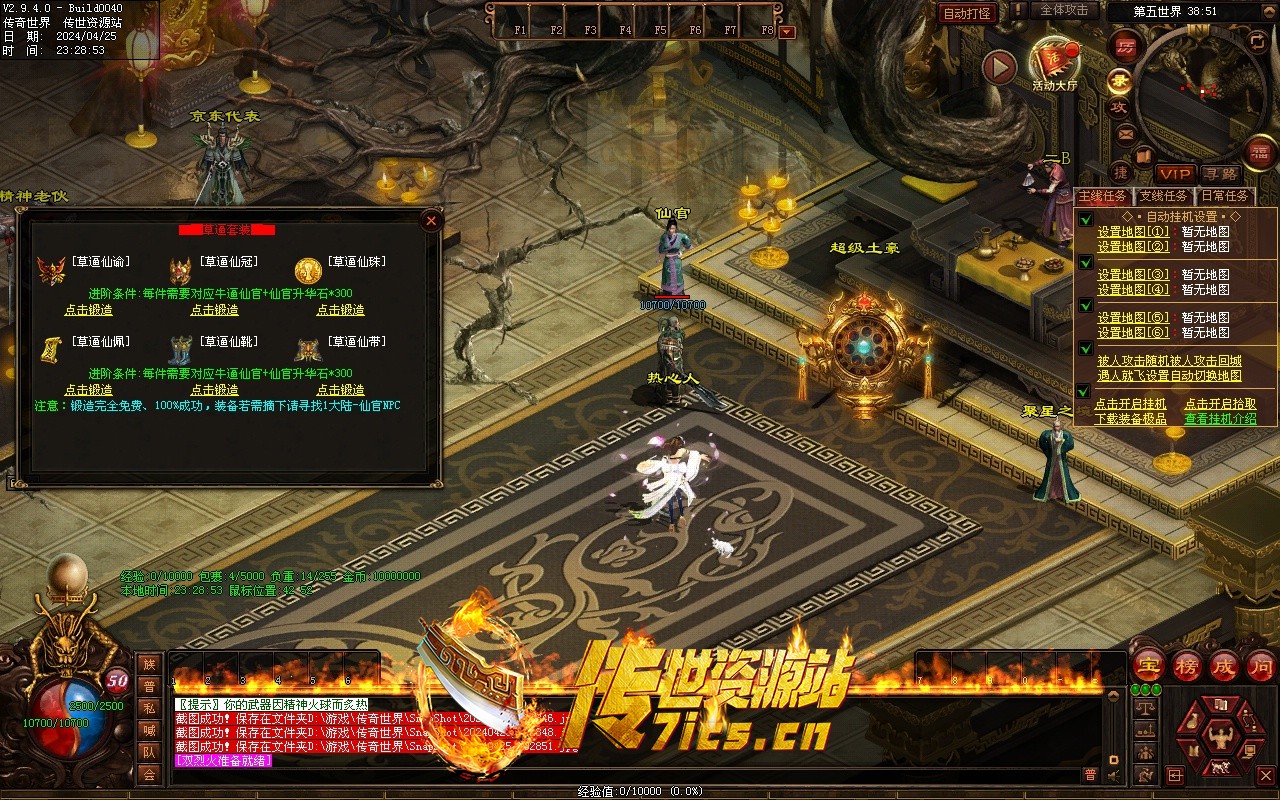The height and width of the screenshot is (800, 1280).
Task: Close the 草逼套装 forging window
Action: pyautogui.click(x=431, y=221)
